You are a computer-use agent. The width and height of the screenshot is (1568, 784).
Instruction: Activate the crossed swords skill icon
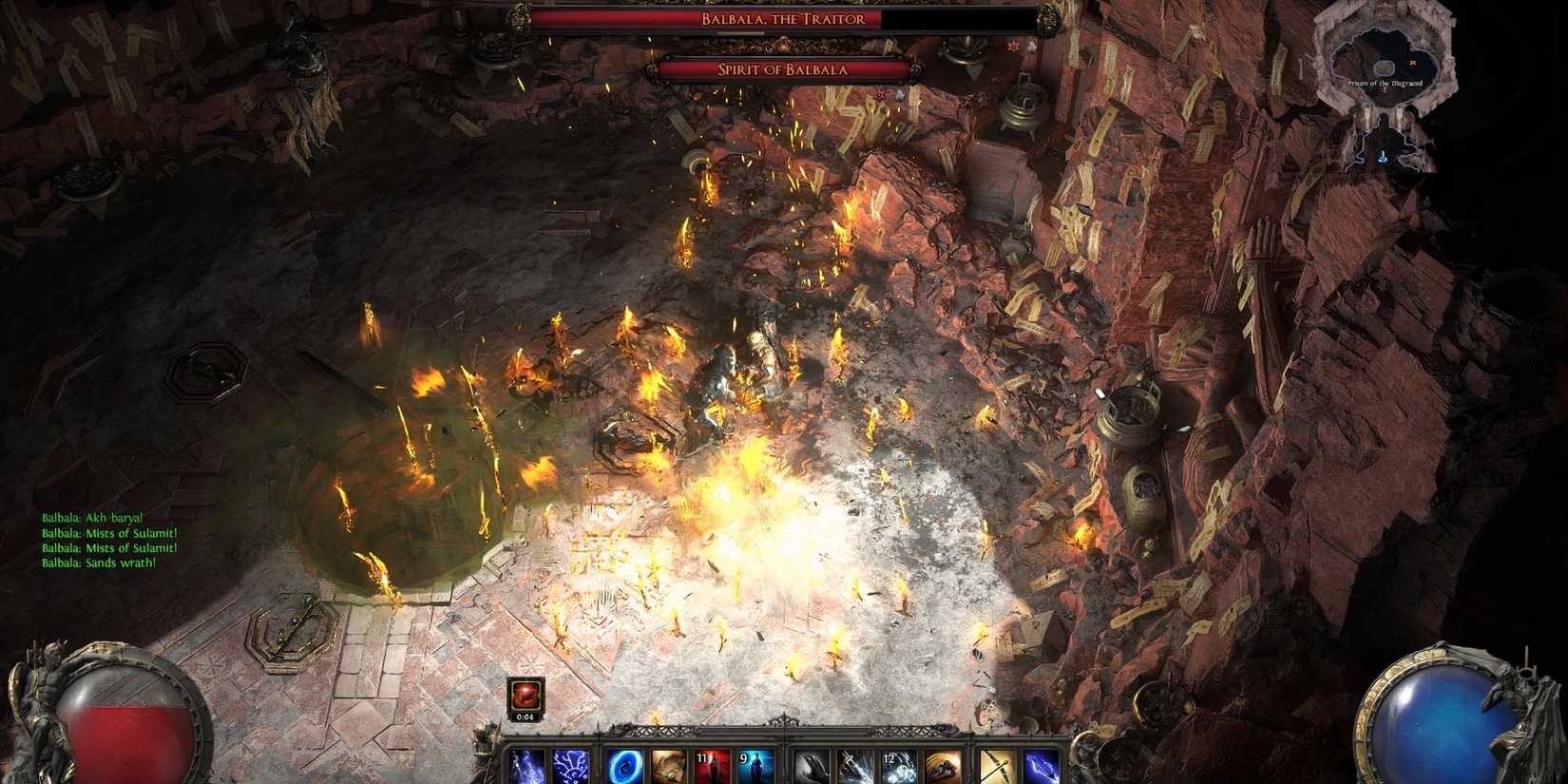pyautogui.click(x=995, y=765)
